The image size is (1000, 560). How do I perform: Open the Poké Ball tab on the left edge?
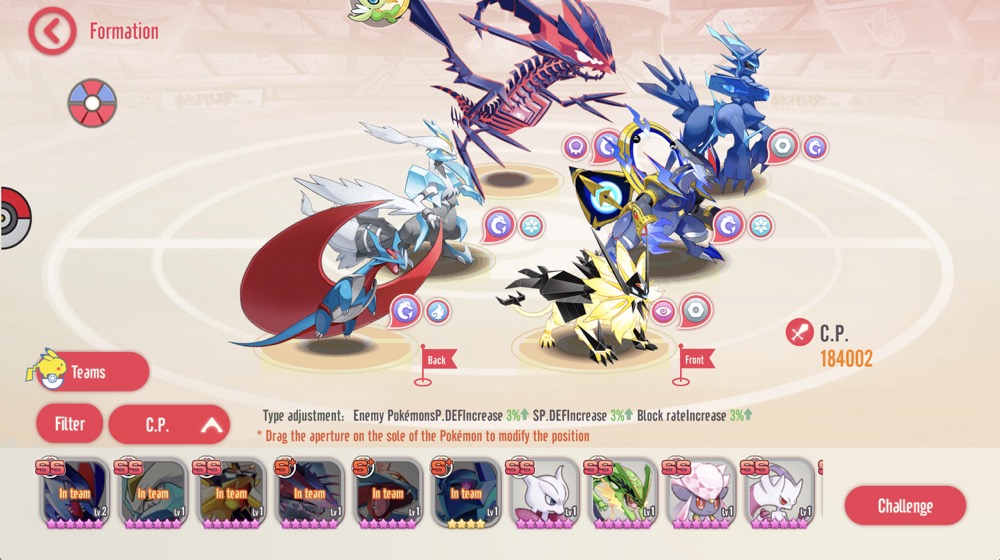(14, 217)
